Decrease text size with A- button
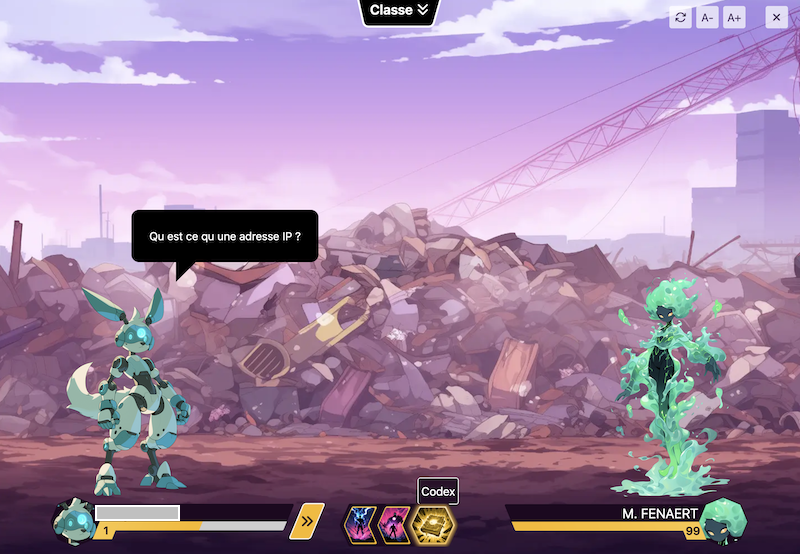Screen dimensions: 800x554 coord(707,17)
